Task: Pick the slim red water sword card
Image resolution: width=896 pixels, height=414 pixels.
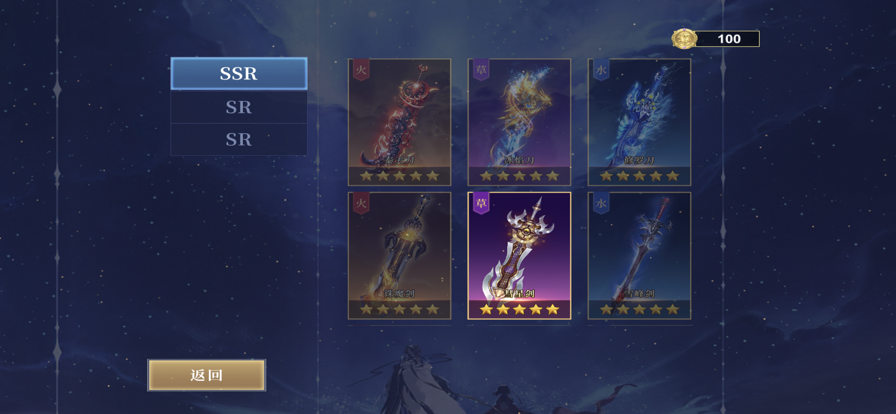Action: coord(639,254)
